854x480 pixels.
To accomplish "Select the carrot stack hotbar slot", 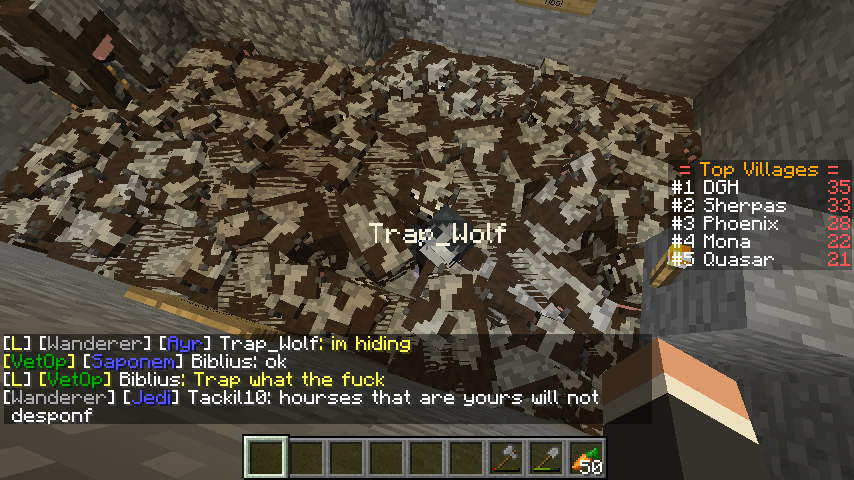I will (x=586, y=458).
